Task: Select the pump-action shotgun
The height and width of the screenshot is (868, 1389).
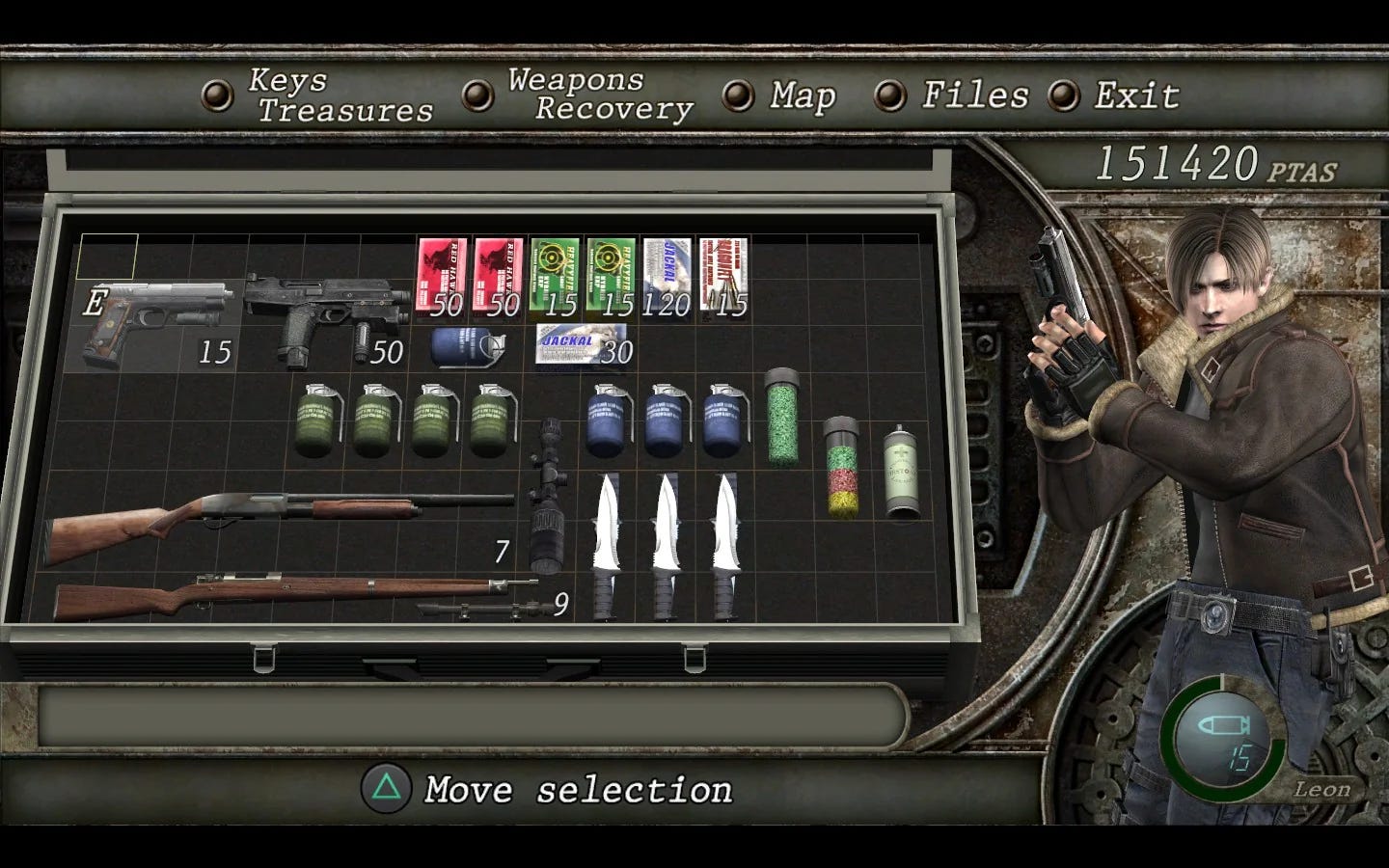Action: coord(280,521)
